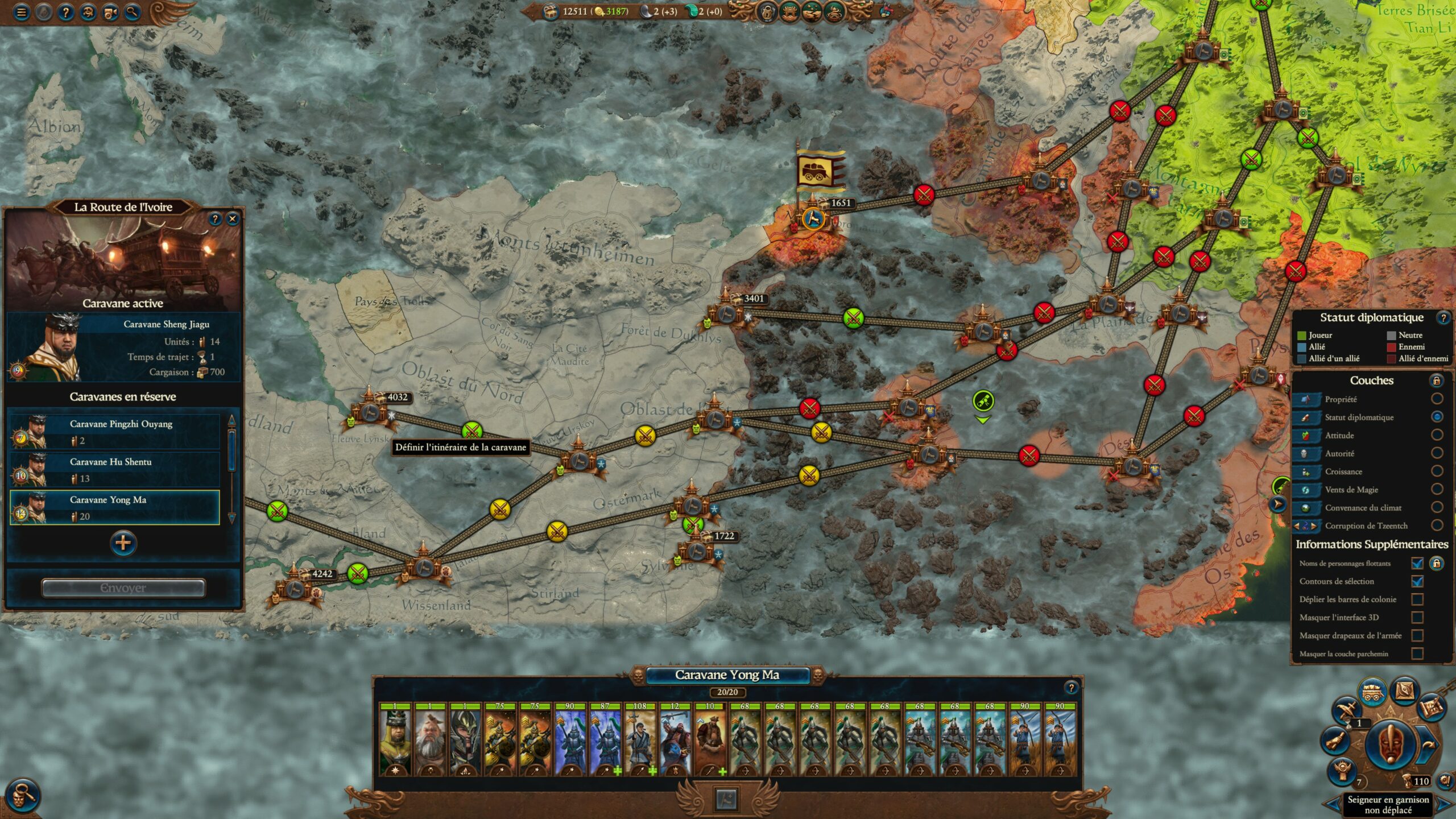Toggle Contours de sélection checkbox
Screen dimensions: 1456x819
(x=1417, y=581)
